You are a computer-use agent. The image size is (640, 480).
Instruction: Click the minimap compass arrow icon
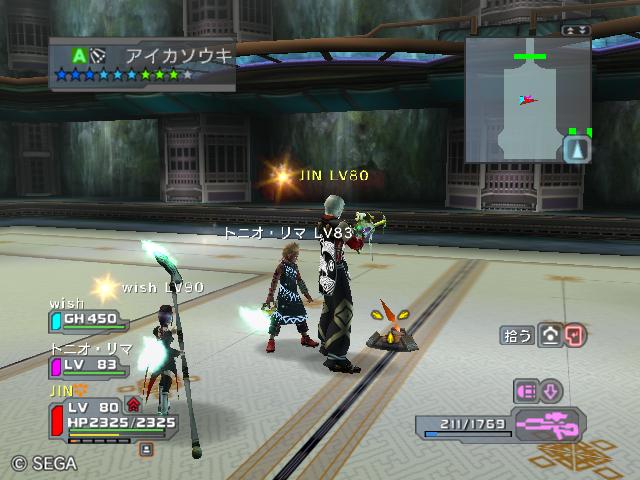point(579,150)
